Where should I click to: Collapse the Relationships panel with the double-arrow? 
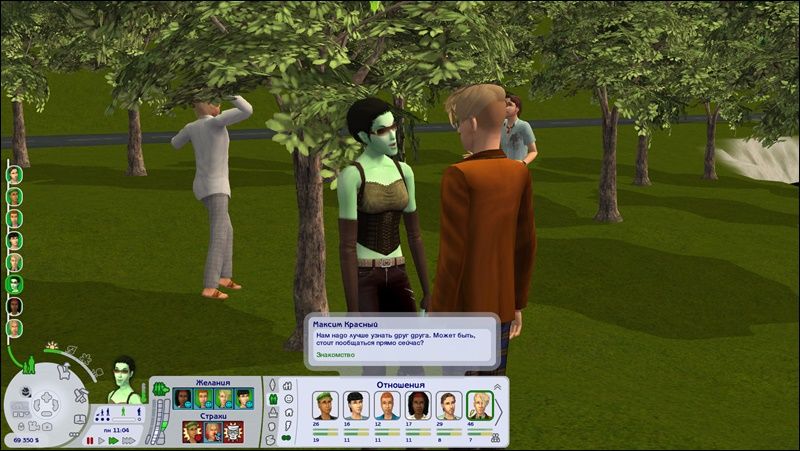coord(497,386)
